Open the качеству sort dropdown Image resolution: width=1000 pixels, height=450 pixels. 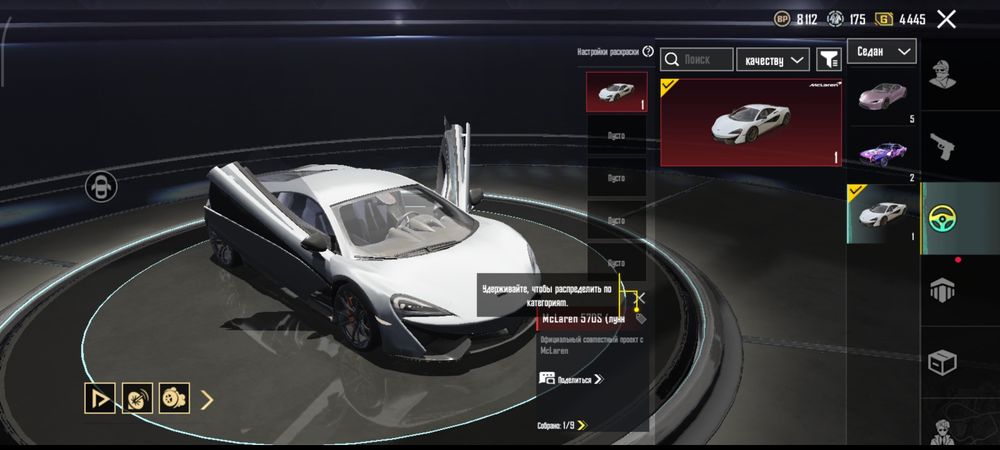[x=773, y=60]
